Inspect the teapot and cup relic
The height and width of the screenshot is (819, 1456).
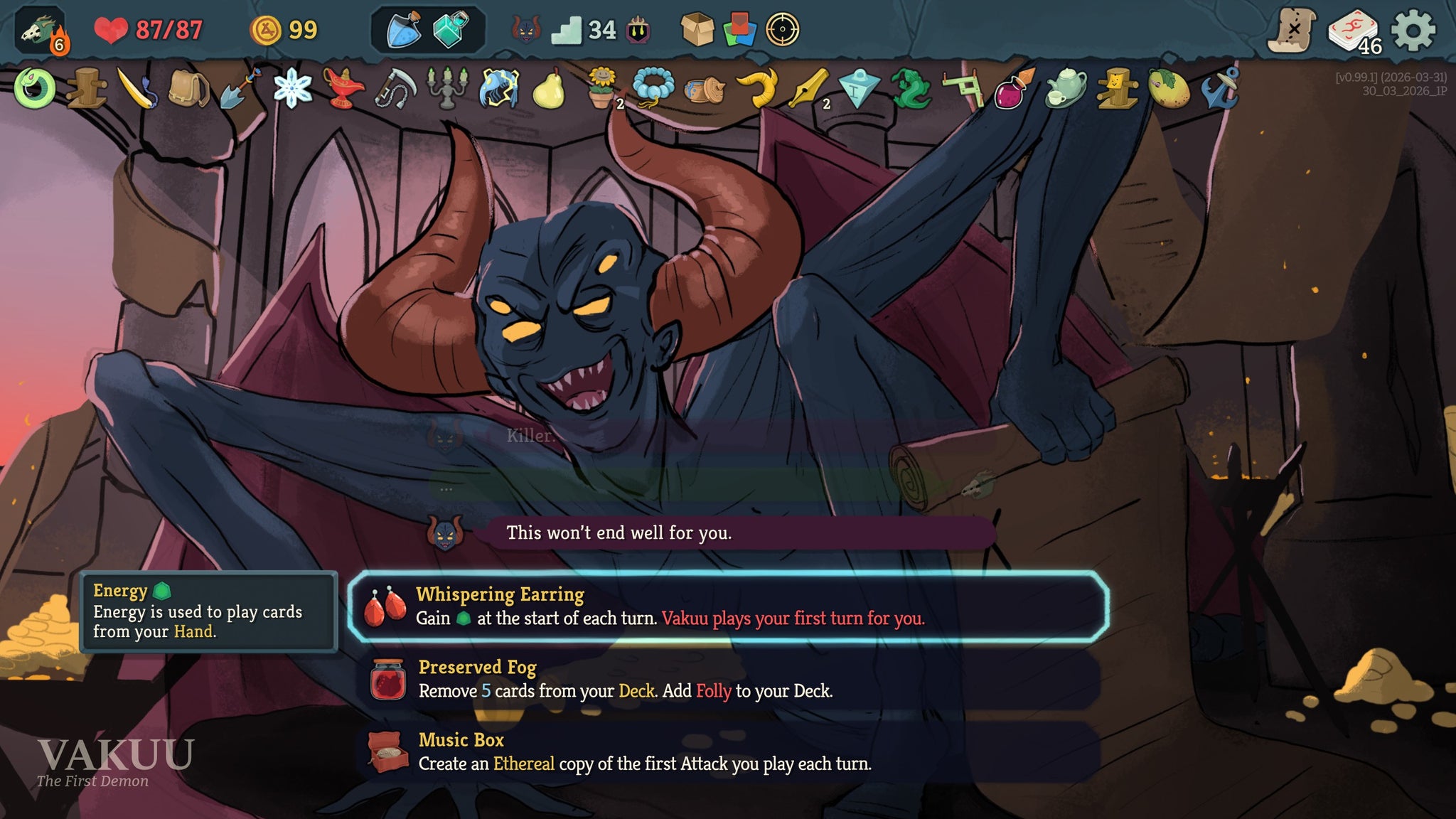click(1065, 89)
